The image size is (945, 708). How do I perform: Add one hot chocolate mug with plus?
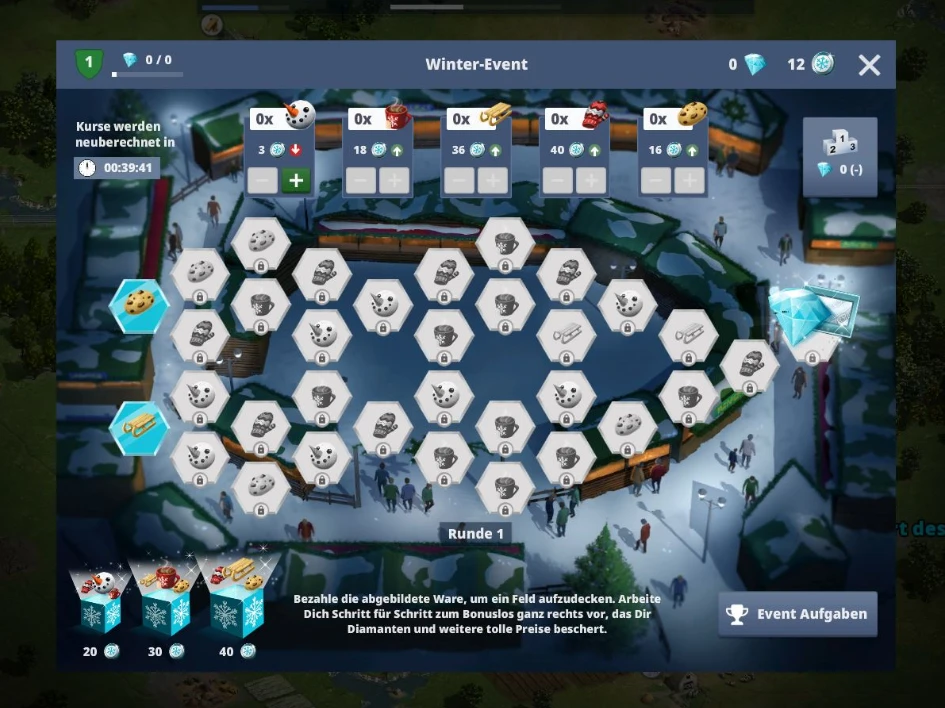coord(394,181)
